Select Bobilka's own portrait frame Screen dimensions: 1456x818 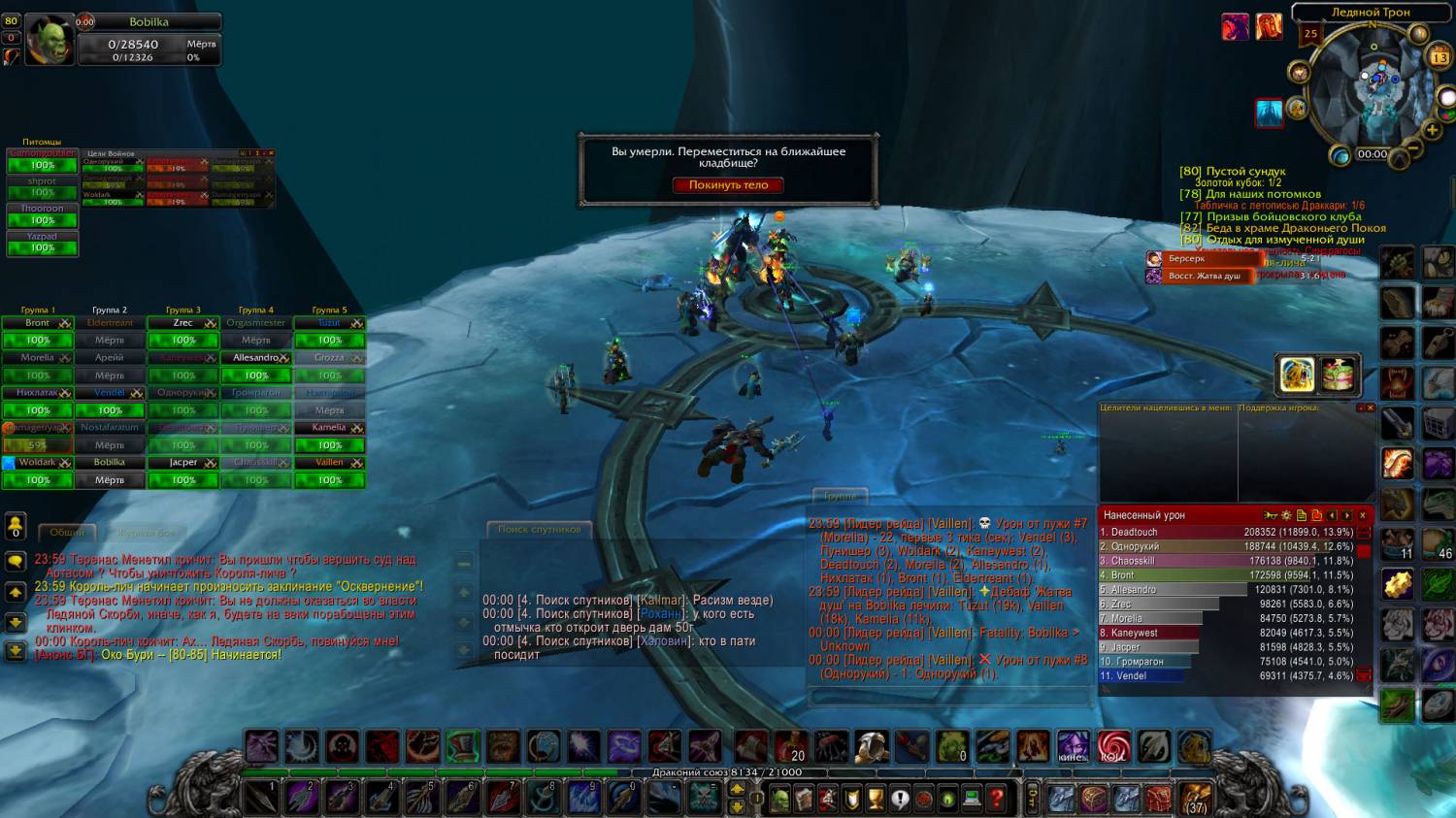tap(49, 41)
